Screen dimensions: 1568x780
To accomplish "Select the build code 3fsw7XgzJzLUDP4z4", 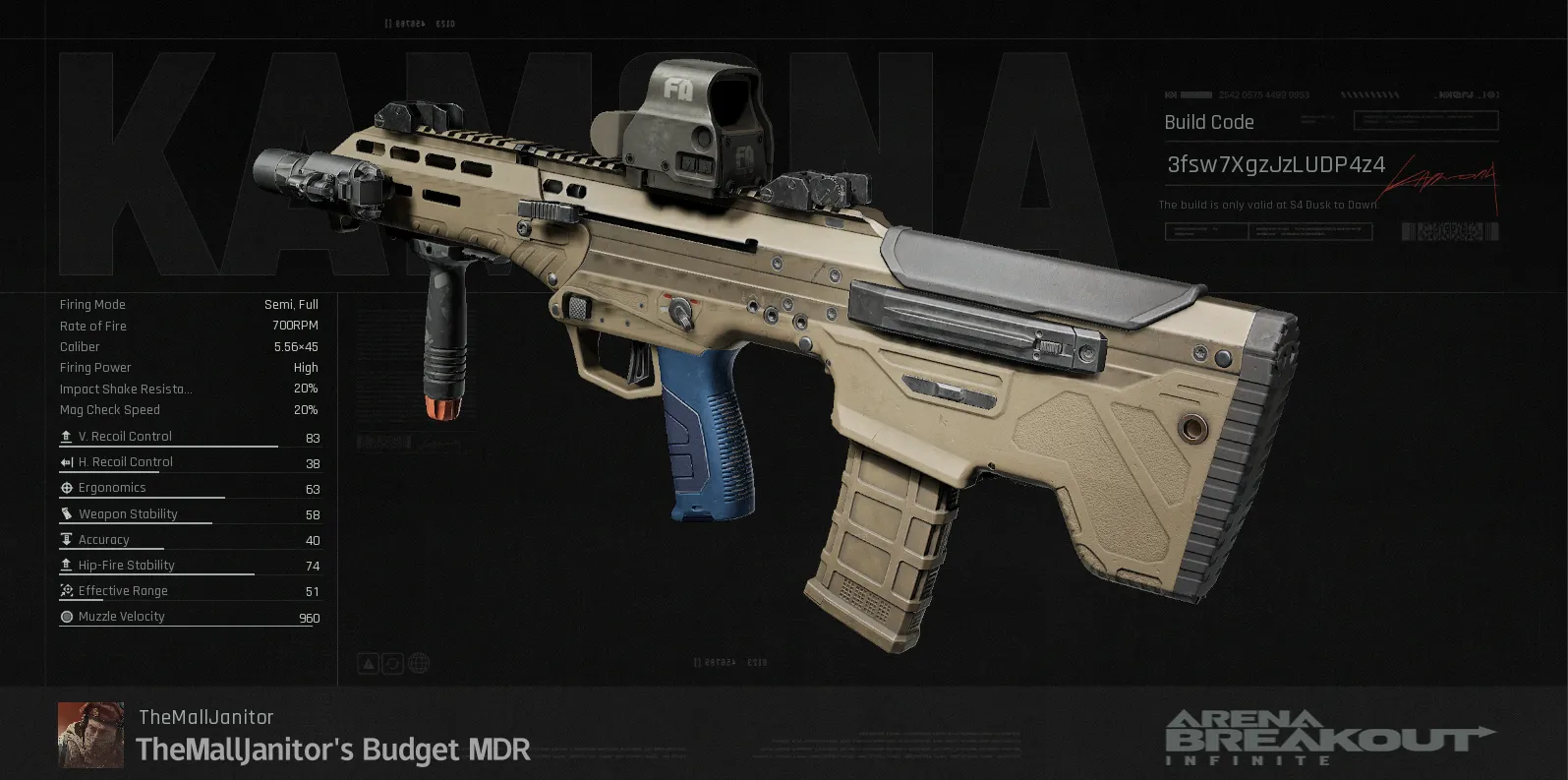I will point(1275,164).
